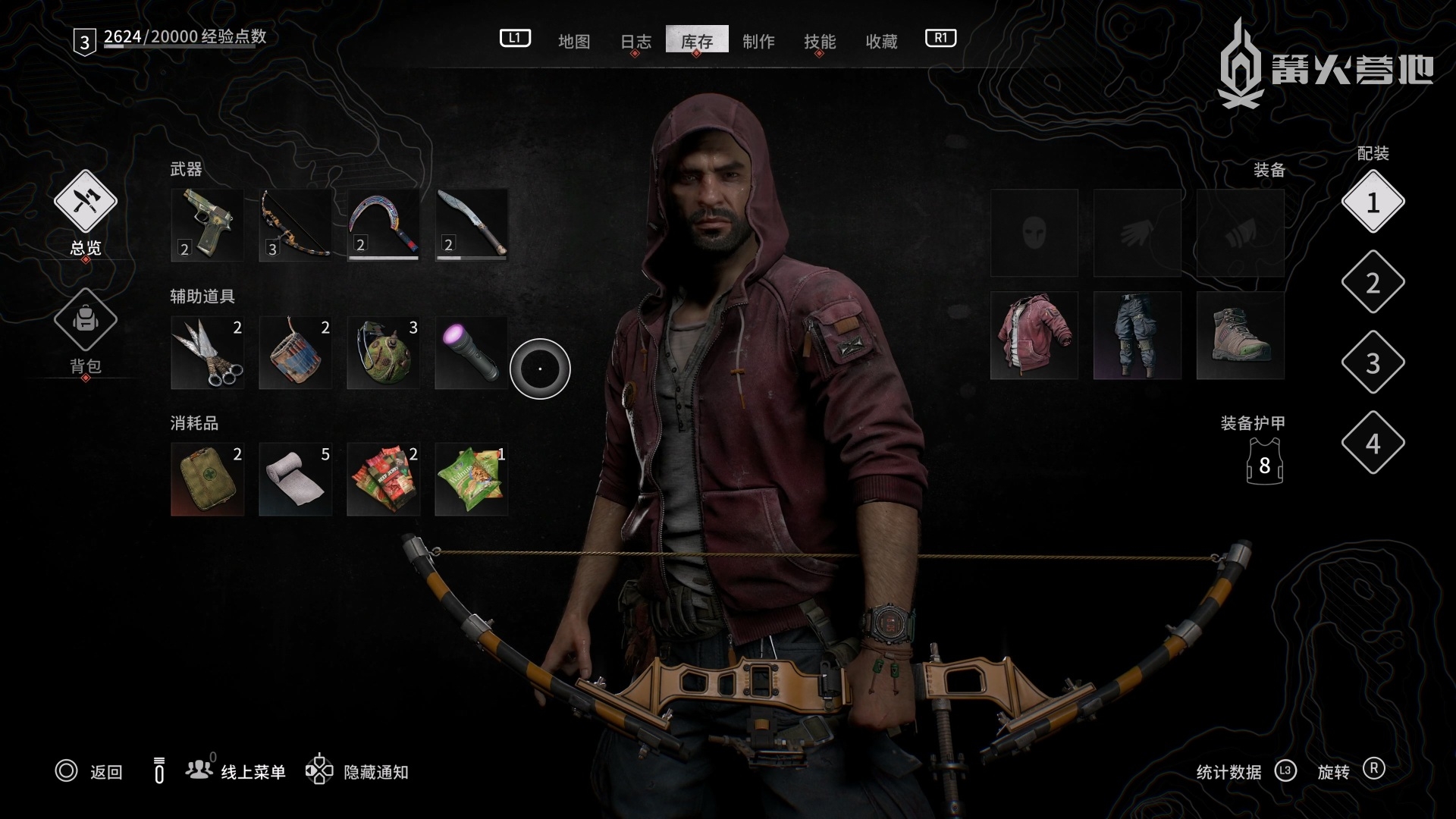Image resolution: width=1456 pixels, height=819 pixels.
Task: Select the red hoodie equipment slot
Action: (x=1034, y=335)
